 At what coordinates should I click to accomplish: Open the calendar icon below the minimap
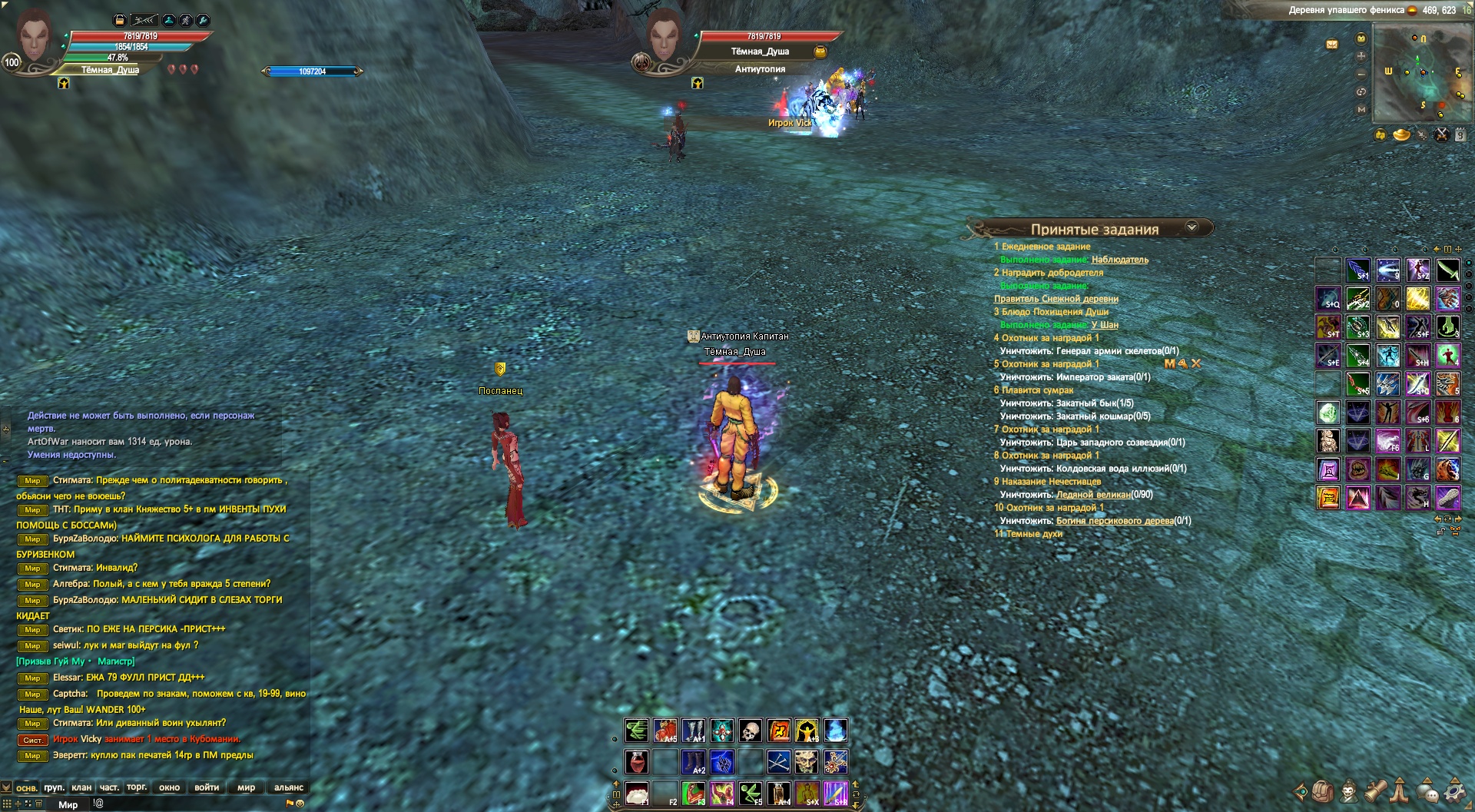pyautogui.click(x=1460, y=135)
